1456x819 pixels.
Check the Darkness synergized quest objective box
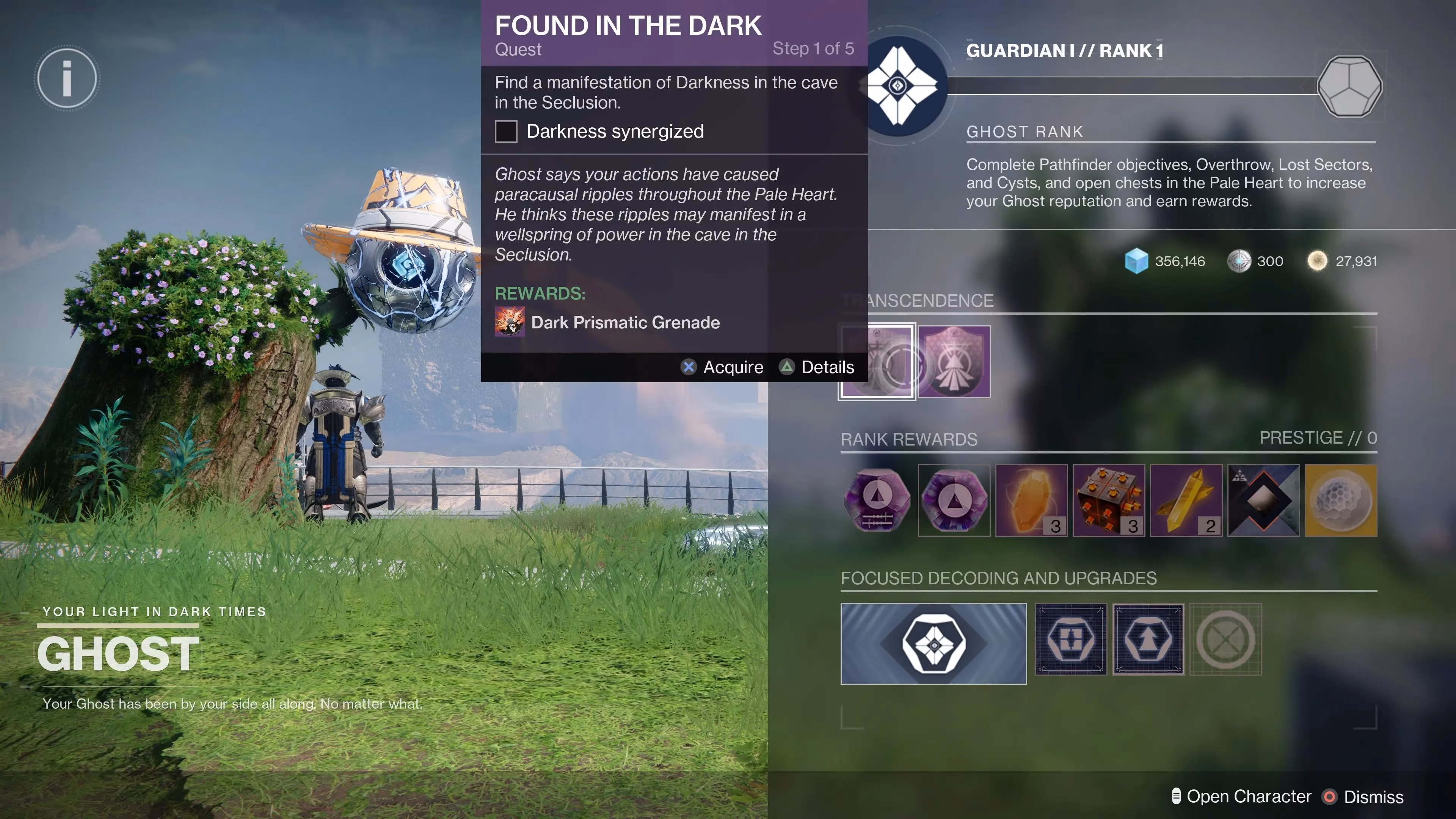[506, 132]
